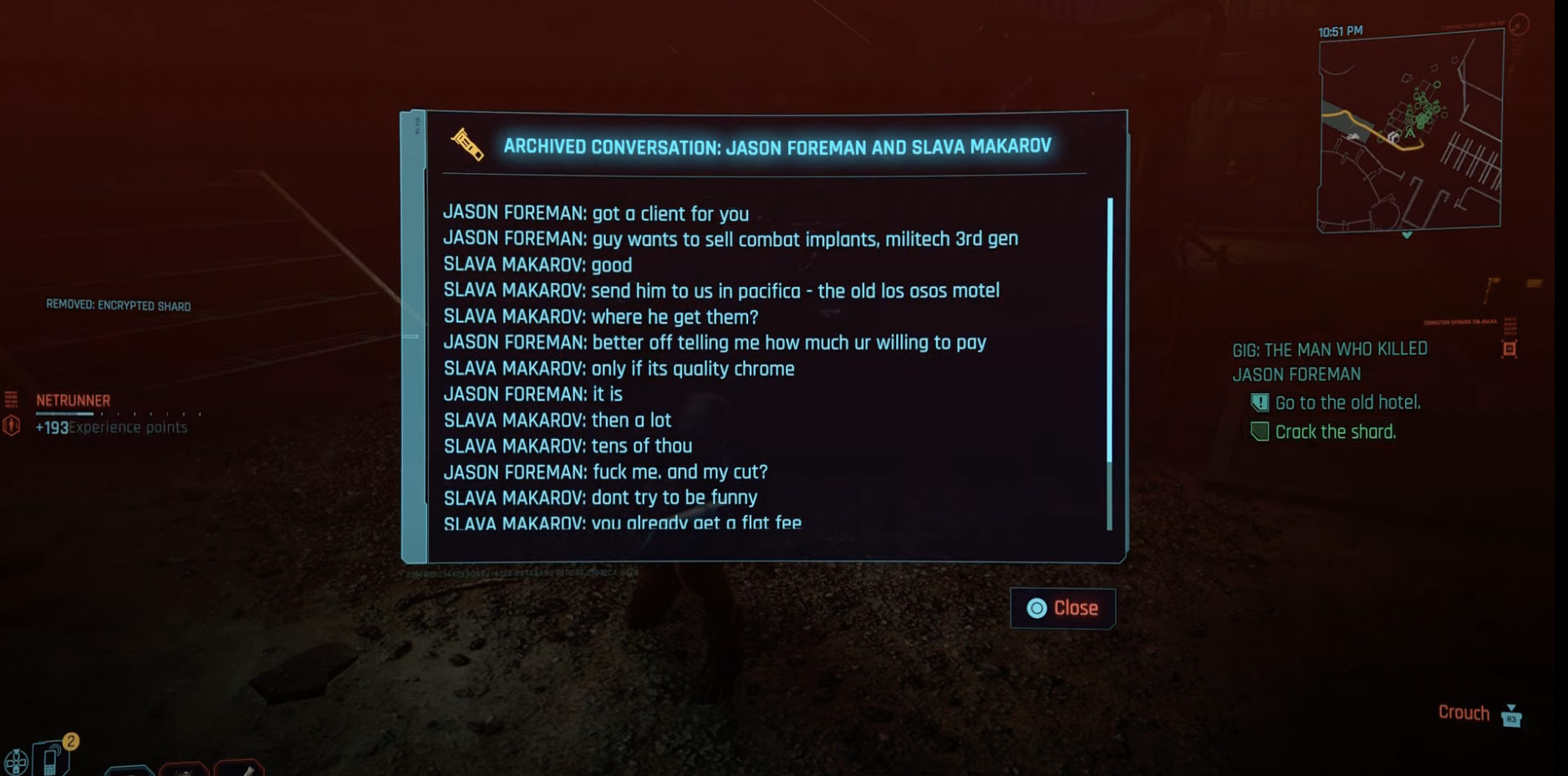Select the blue weapon slot icon
Viewport: 1568px width, 776px height.
click(x=131, y=770)
